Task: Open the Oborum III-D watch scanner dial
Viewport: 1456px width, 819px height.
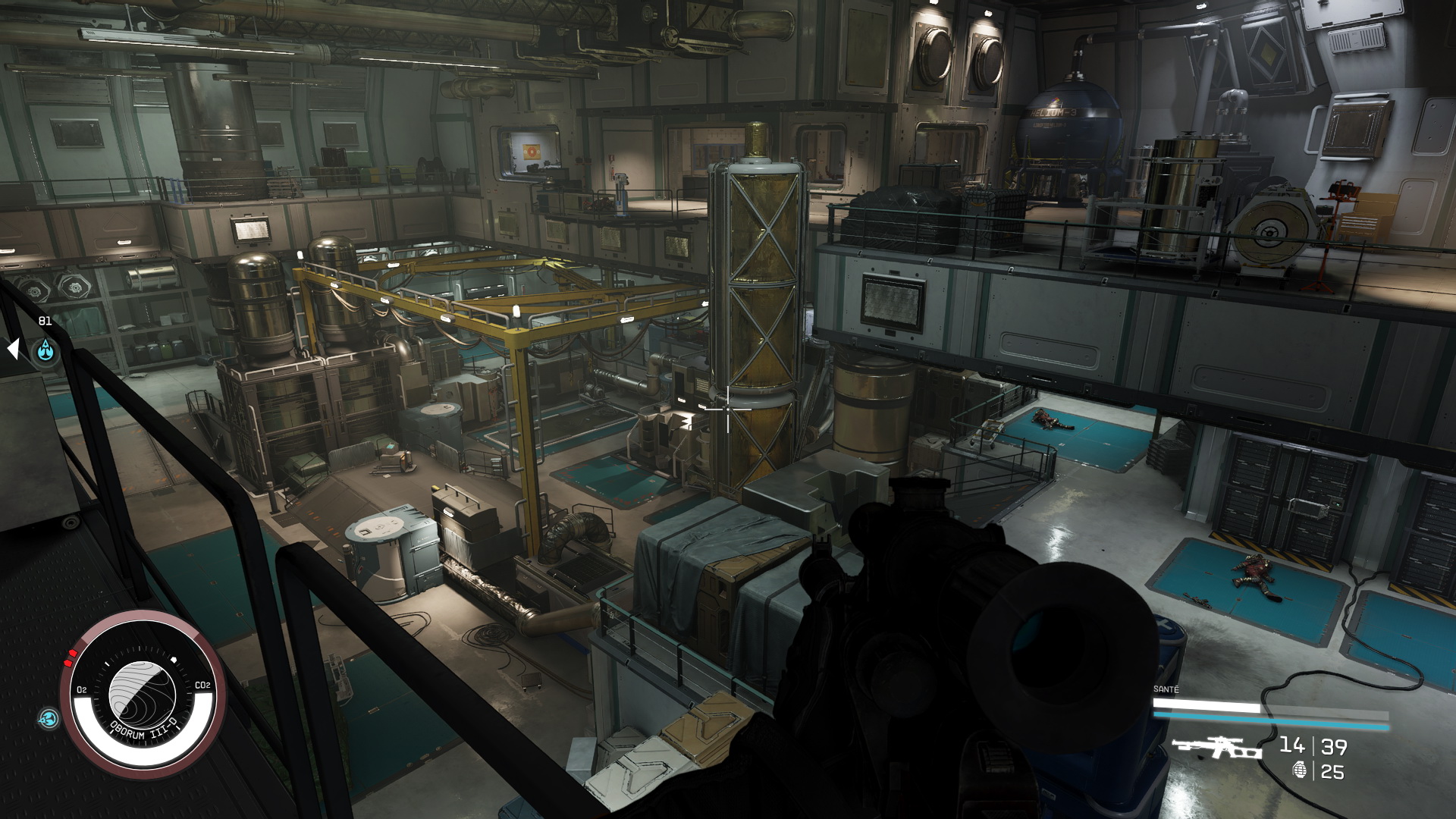Action: pos(143,695)
